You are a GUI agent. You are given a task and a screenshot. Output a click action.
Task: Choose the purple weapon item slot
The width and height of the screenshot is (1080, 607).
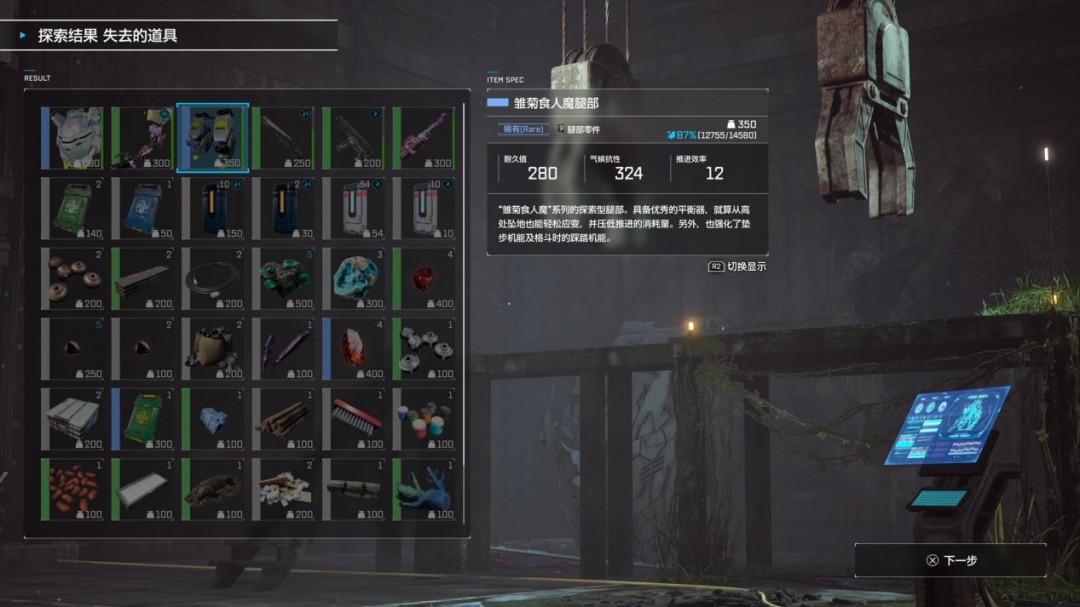423,138
